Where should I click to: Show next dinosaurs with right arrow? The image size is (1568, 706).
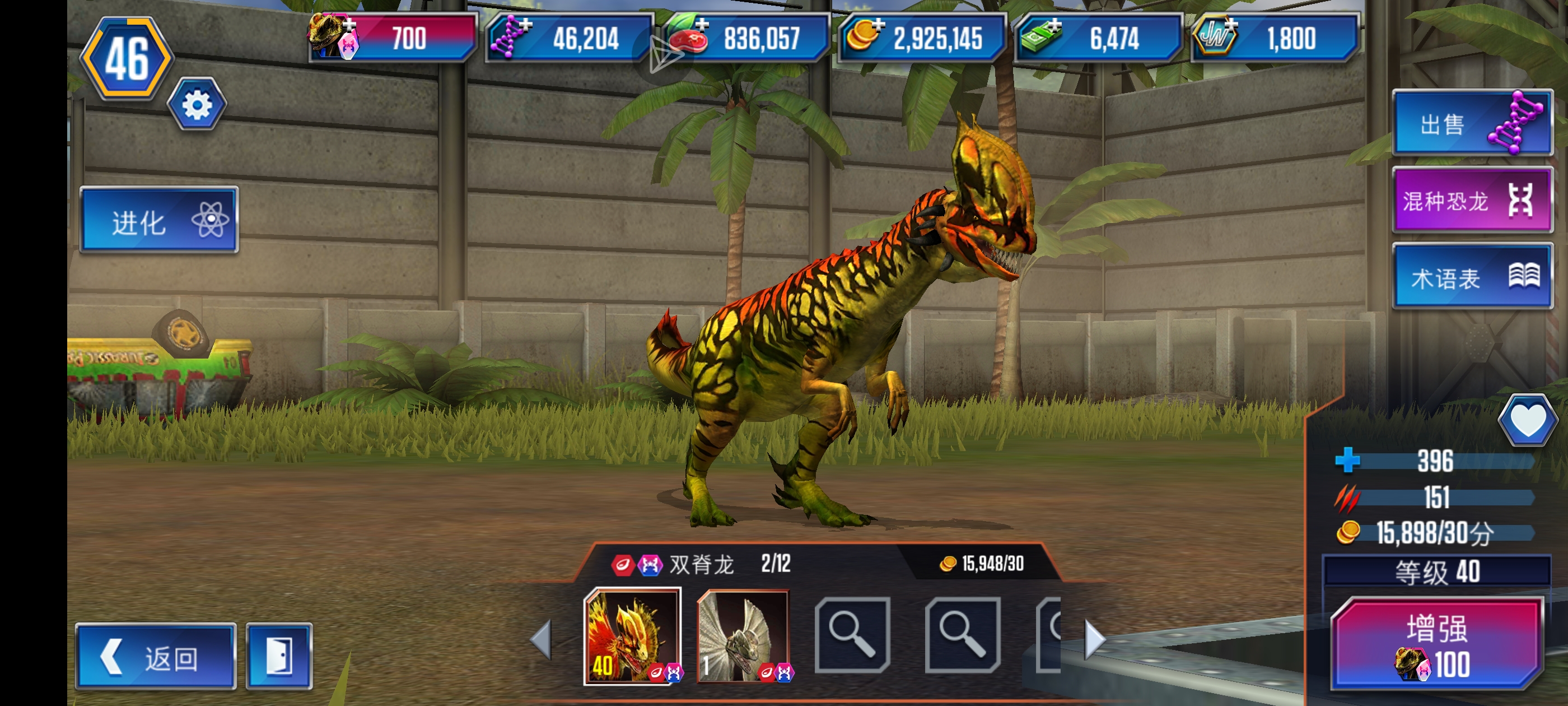tap(1094, 640)
